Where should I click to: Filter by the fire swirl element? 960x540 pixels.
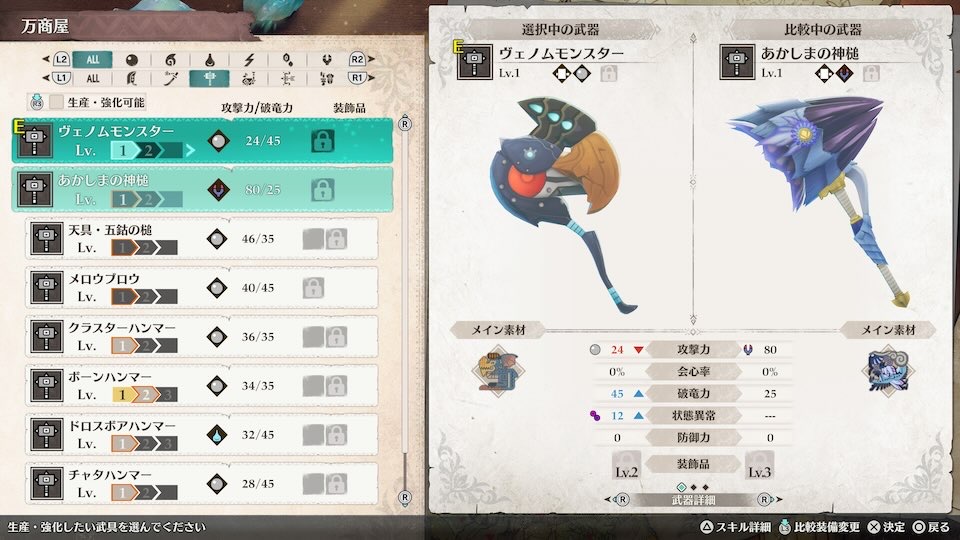pyautogui.click(x=170, y=60)
